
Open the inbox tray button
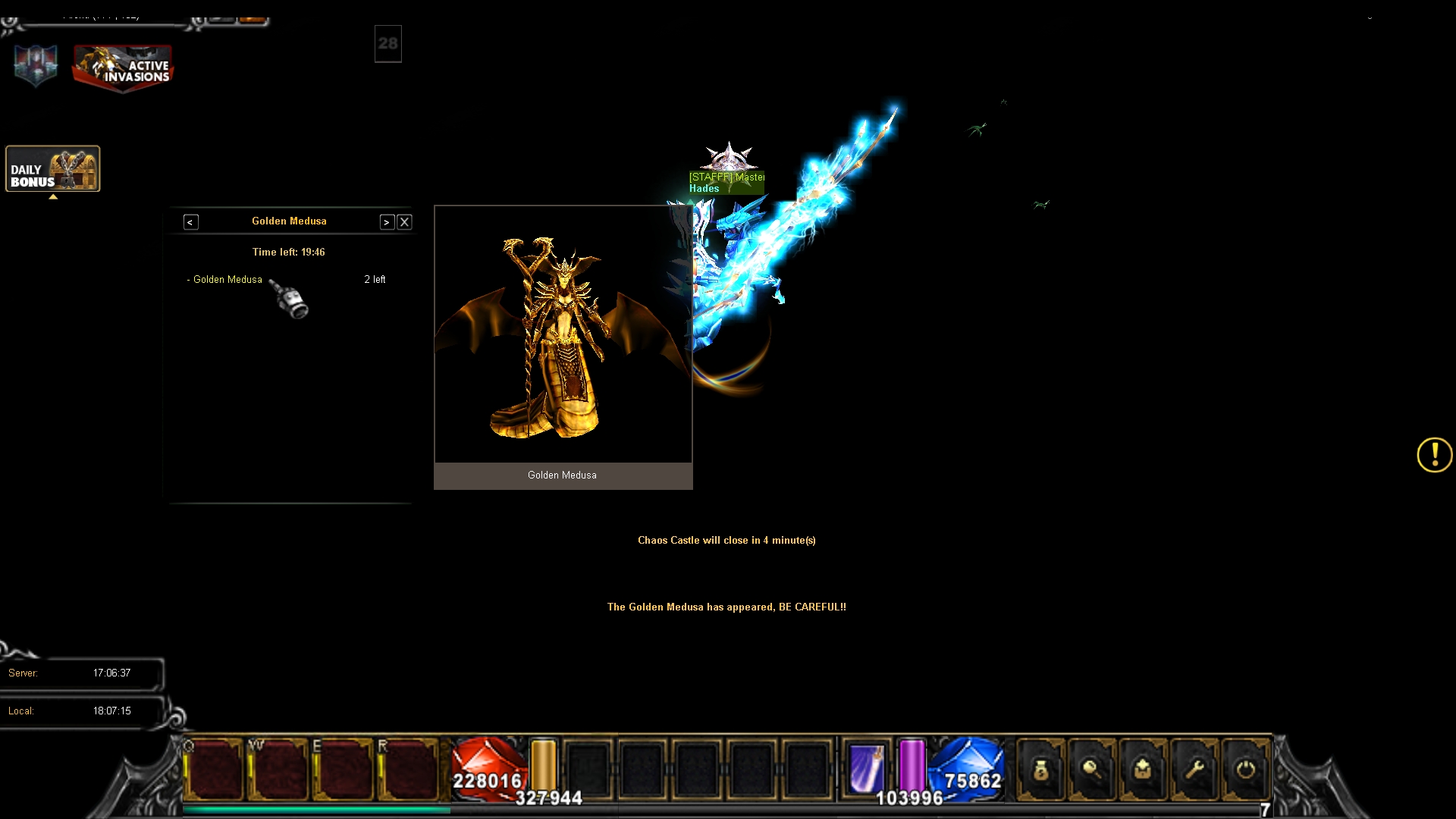pos(1143,770)
